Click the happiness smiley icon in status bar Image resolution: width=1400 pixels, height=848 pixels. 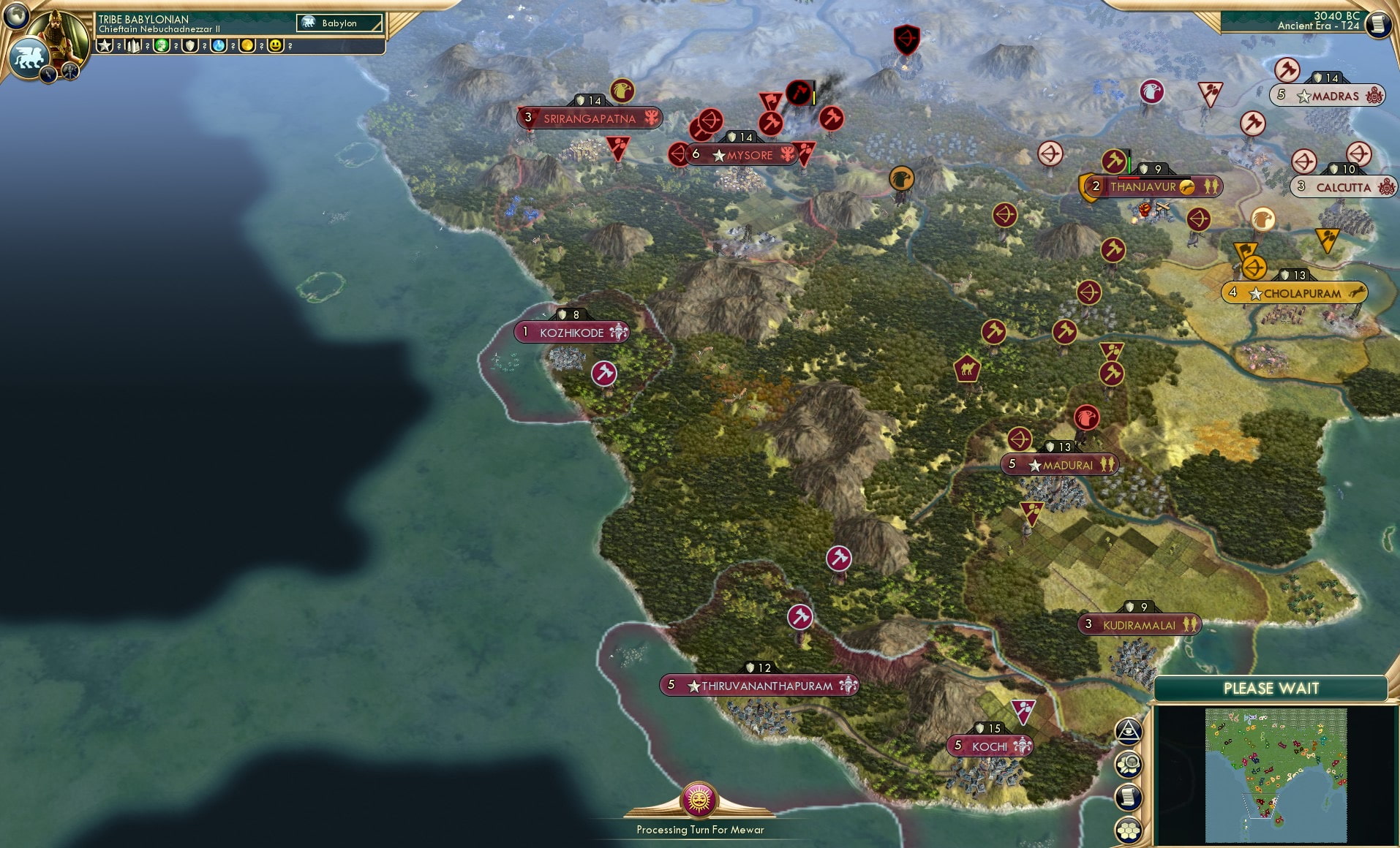pos(275,45)
